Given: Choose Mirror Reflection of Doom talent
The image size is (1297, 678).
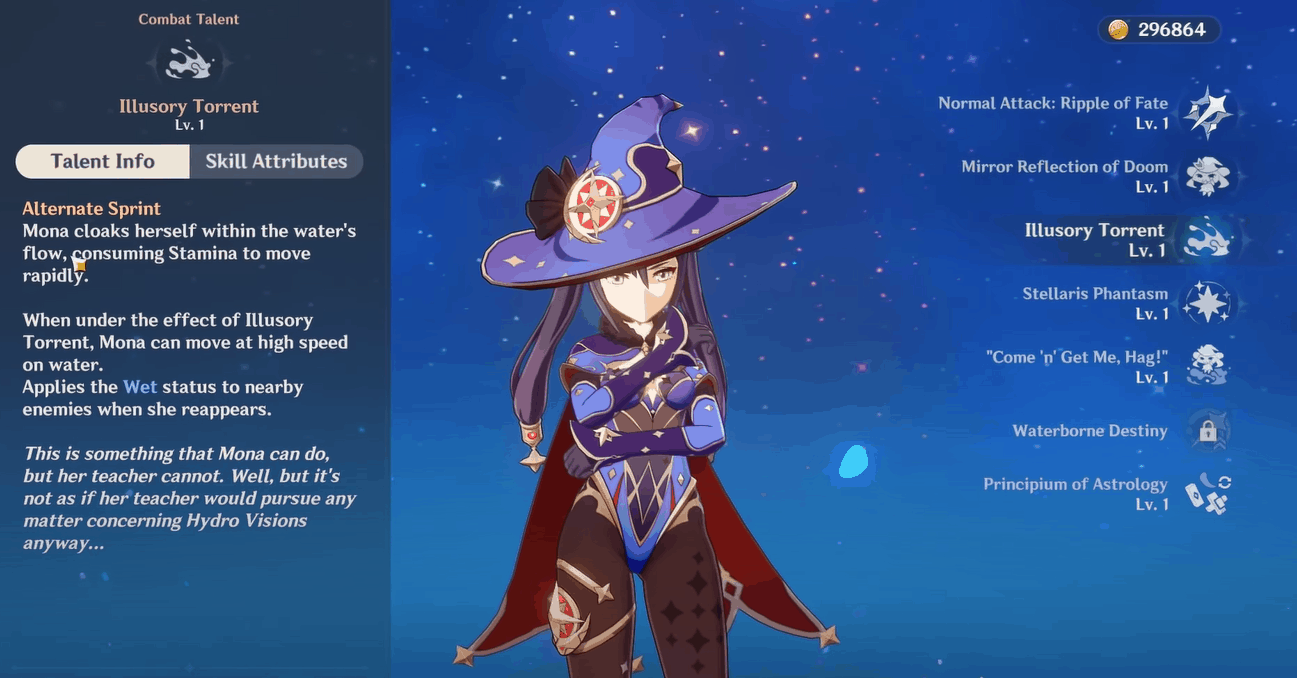Looking at the screenshot, I should (1207, 176).
